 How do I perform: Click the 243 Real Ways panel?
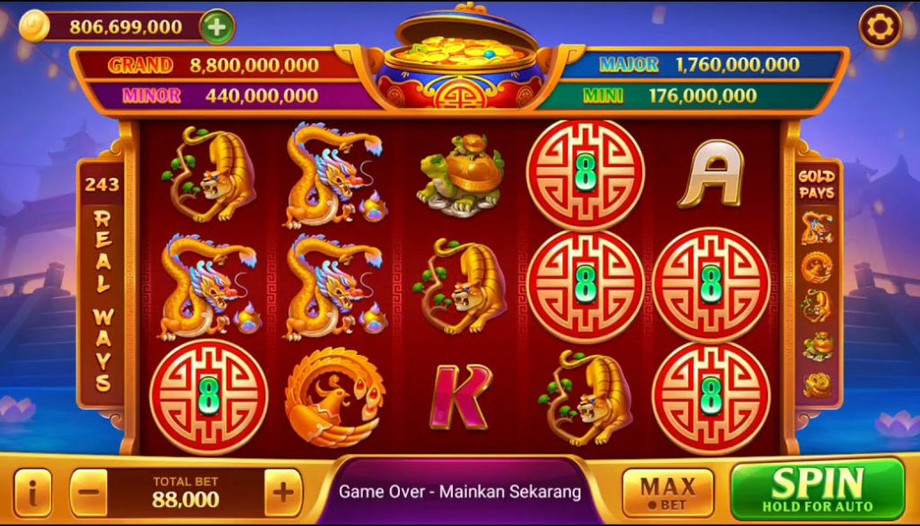coord(102,285)
